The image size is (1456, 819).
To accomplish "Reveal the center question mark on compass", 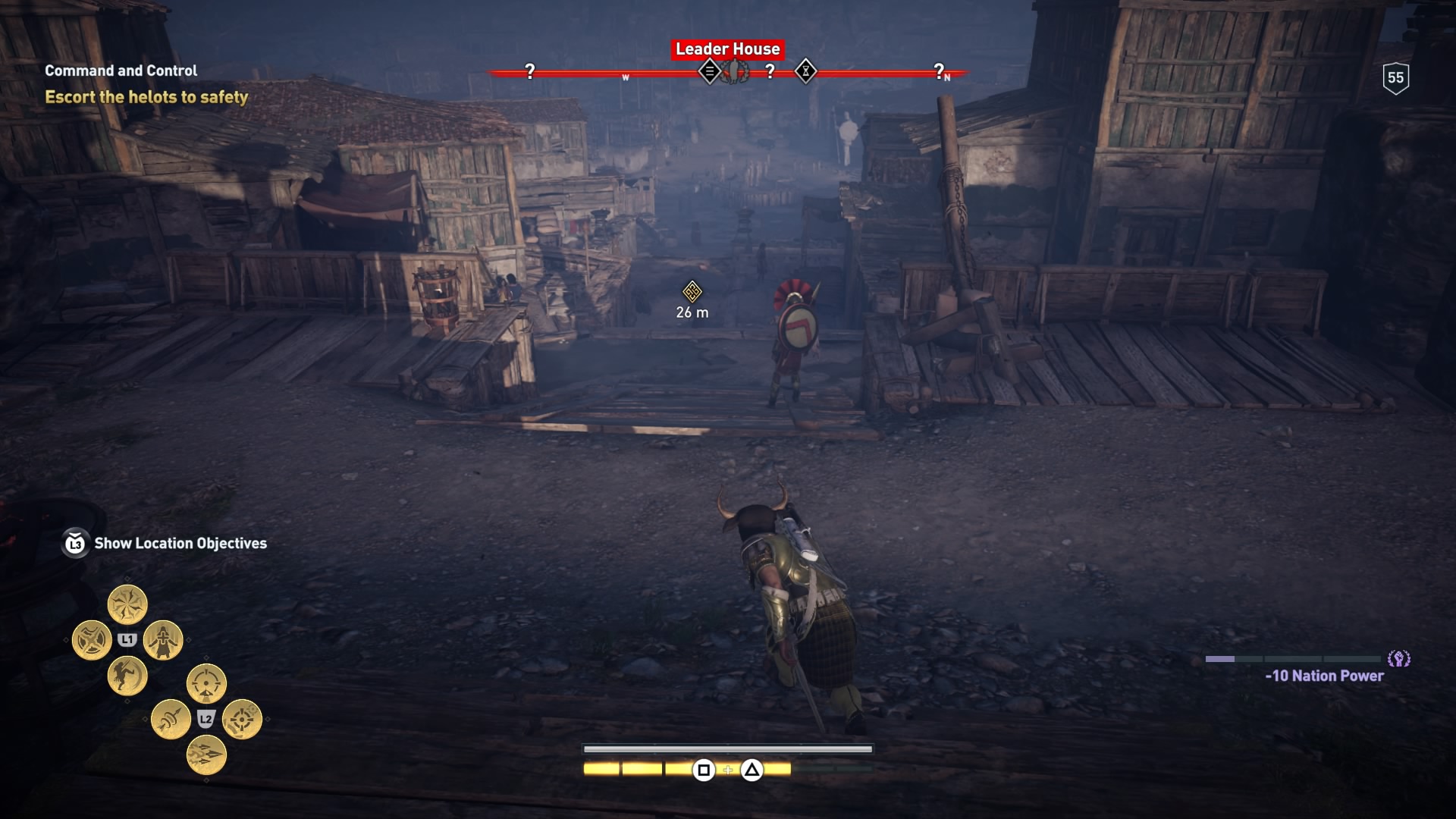I will (x=770, y=71).
